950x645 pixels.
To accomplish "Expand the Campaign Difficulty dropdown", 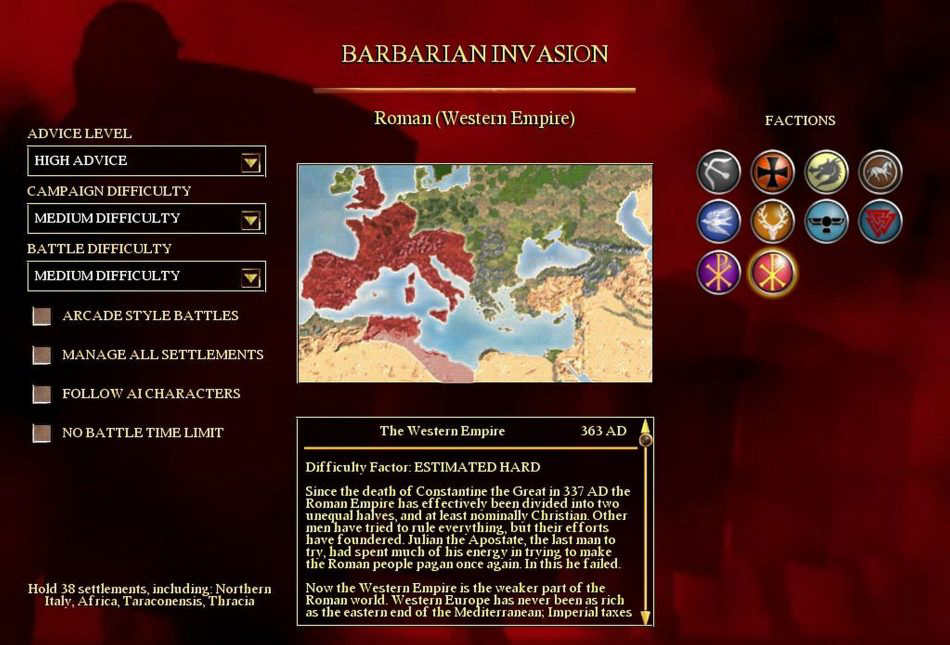I will point(250,219).
